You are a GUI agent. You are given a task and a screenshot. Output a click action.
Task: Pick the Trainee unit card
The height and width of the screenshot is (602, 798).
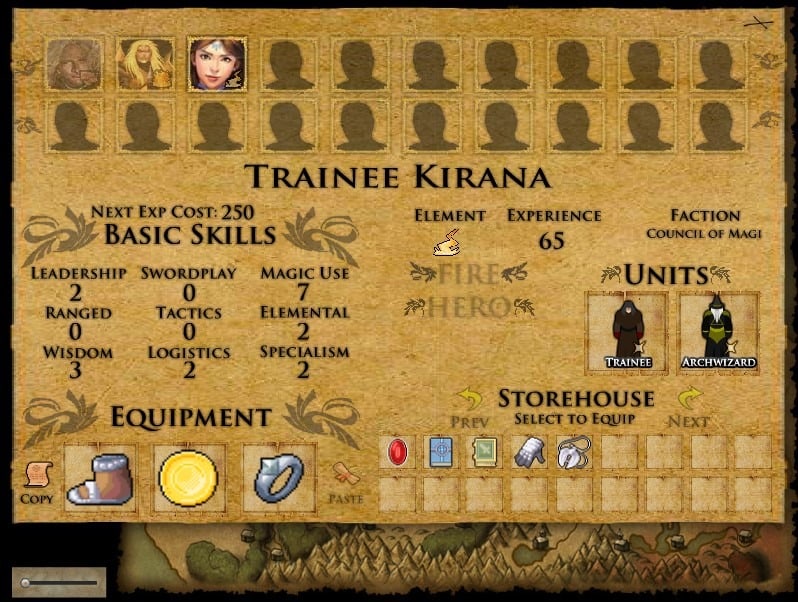pos(627,332)
